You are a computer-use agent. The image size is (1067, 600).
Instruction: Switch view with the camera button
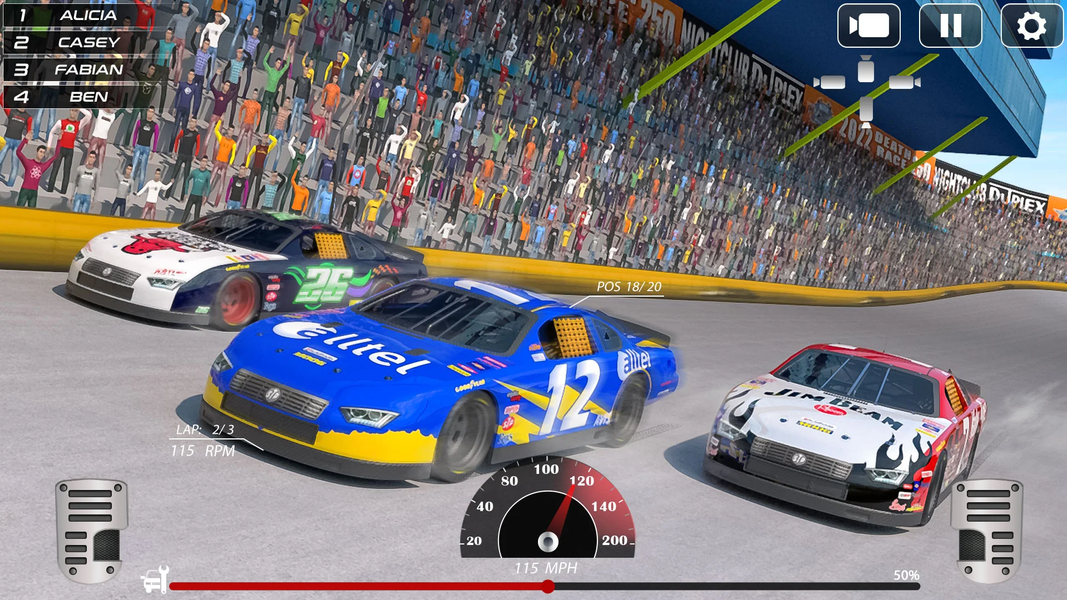click(868, 26)
